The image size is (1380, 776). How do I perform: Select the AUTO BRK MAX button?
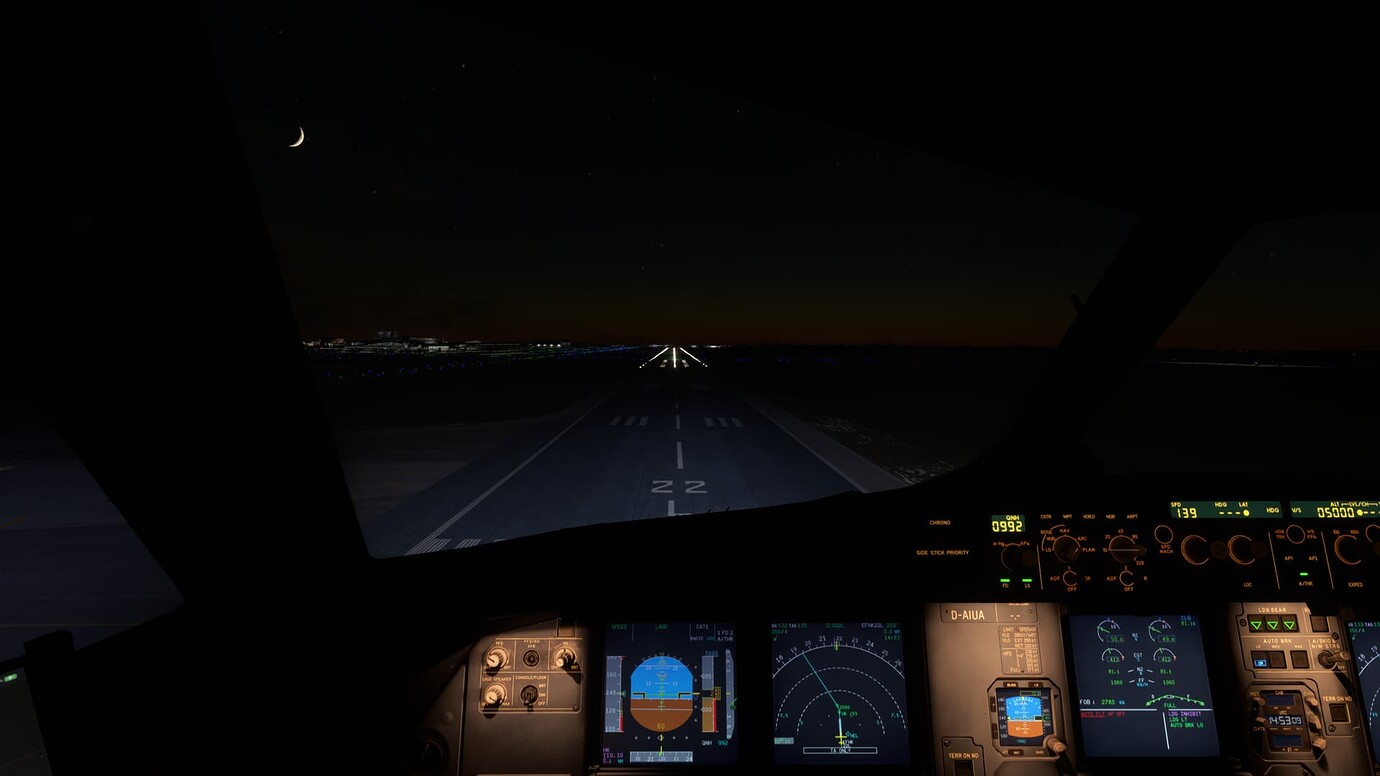click(1300, 660)
